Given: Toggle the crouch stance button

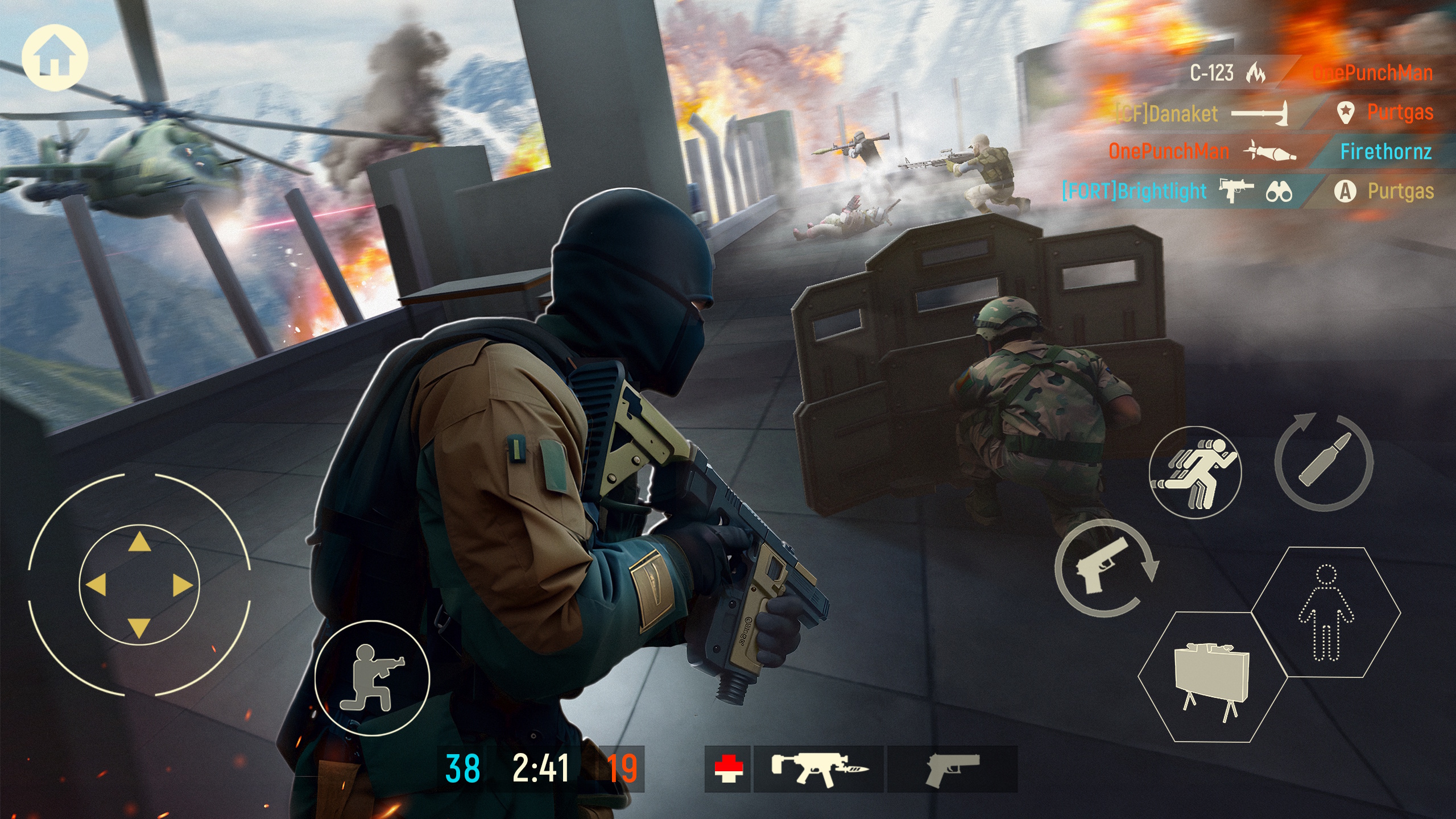Looking at the screenshot, I should coord(373,678).
